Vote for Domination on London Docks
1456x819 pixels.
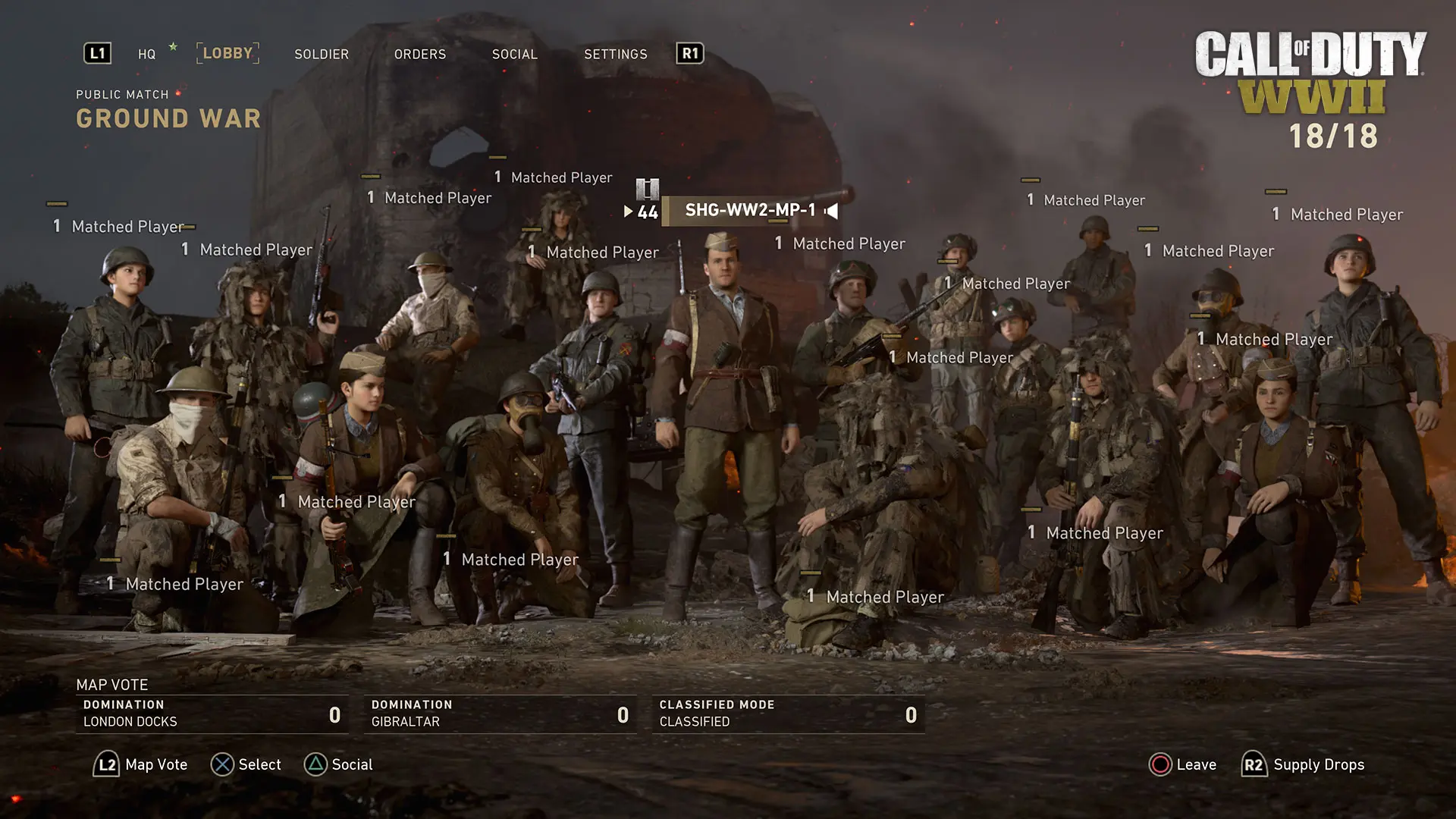coord(212,714)
